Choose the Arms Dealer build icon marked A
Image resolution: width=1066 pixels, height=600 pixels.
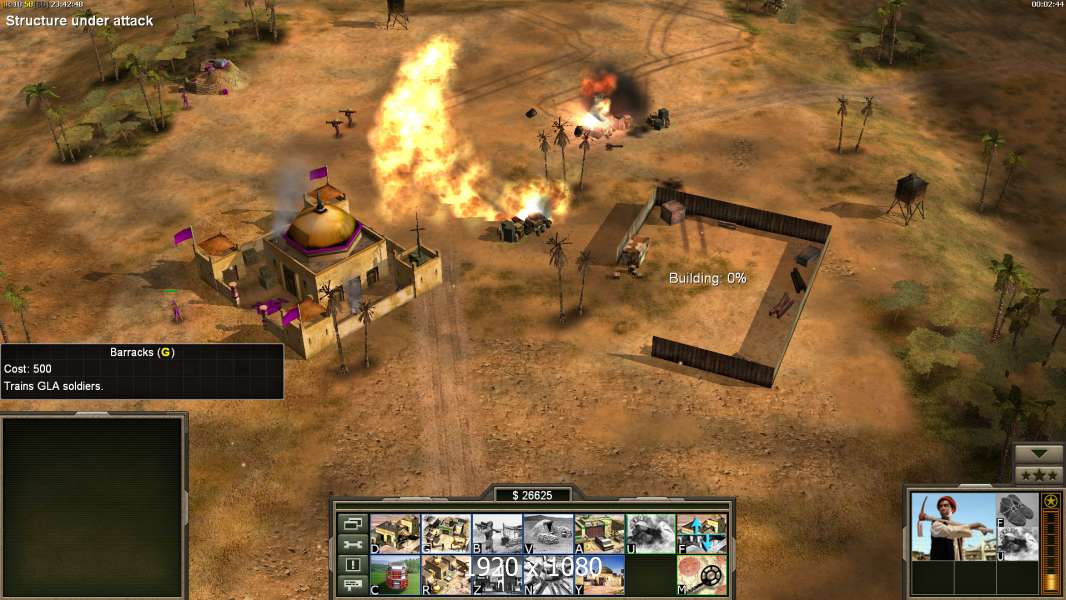click(600, 534)
